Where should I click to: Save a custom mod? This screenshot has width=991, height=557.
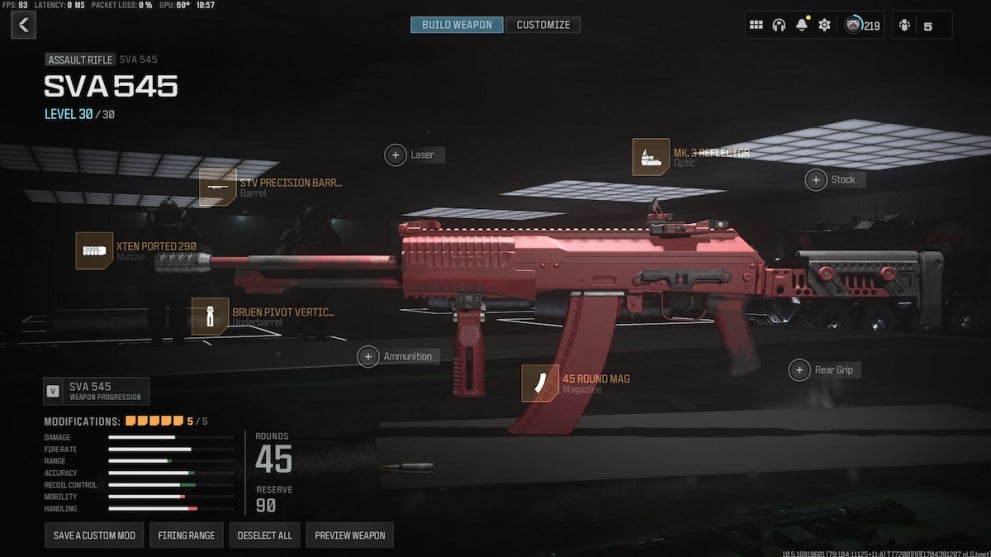(95, 535)
